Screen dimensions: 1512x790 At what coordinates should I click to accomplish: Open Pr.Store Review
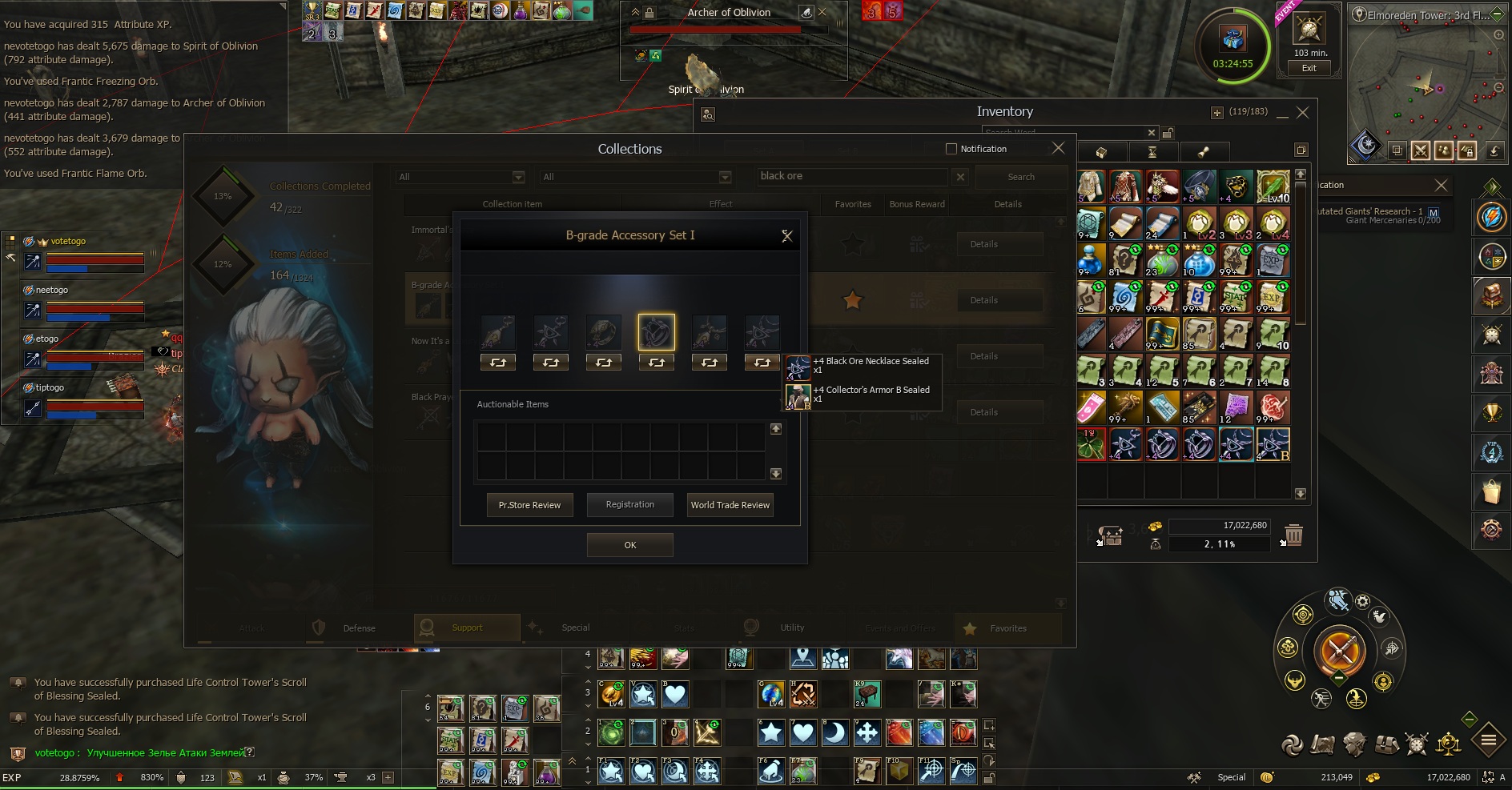click(529, 505)
